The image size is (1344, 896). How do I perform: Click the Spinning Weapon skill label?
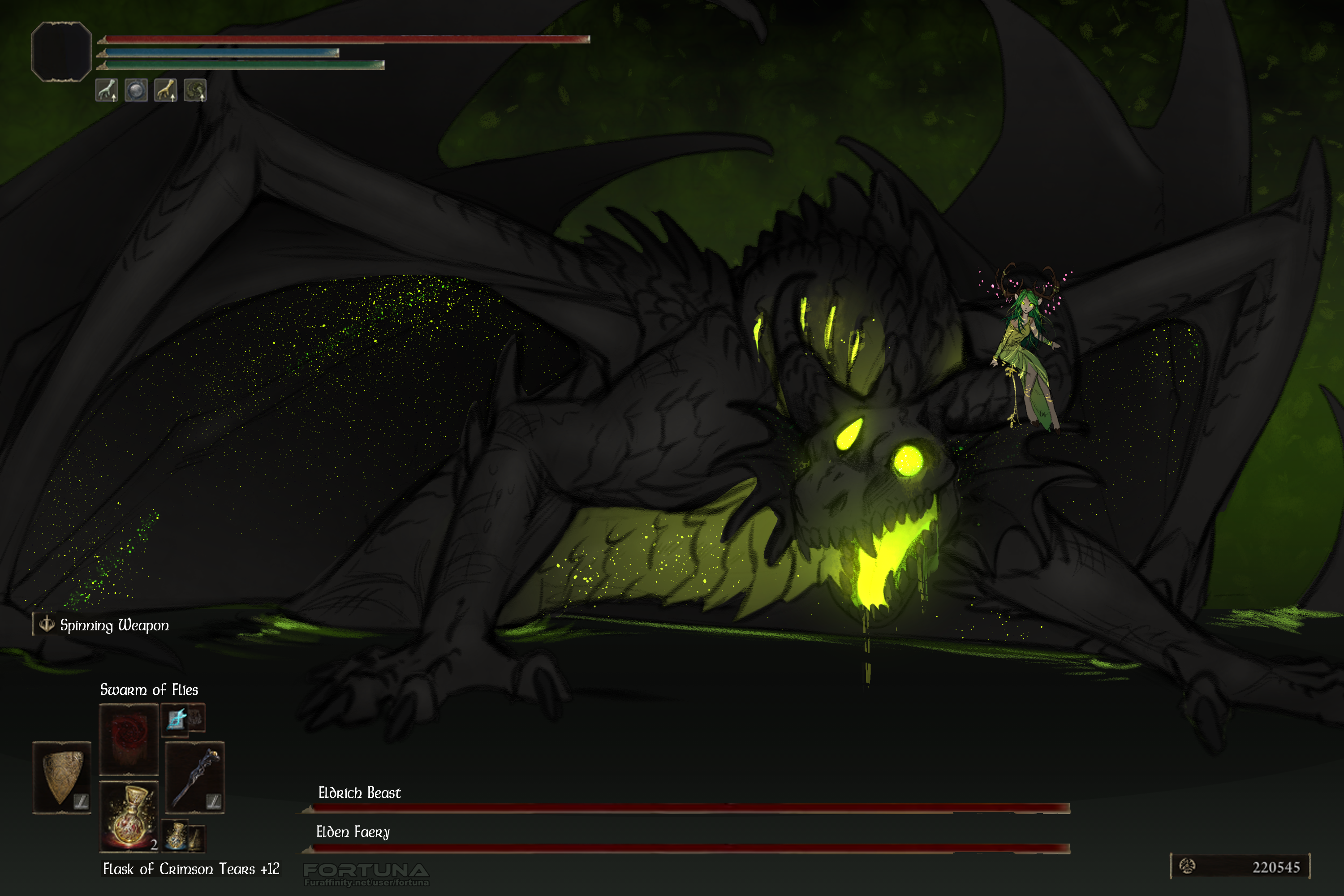[x=114, y=625]
